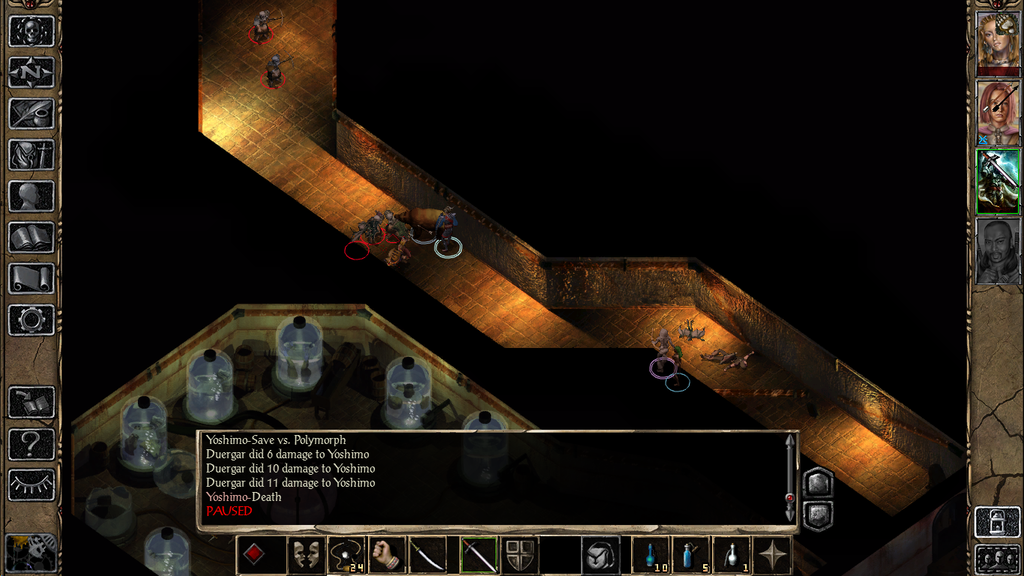1024x576 pixels.
Task: Select the pink-haired eyepatch character portrait
Action: (x=997, y=111)
